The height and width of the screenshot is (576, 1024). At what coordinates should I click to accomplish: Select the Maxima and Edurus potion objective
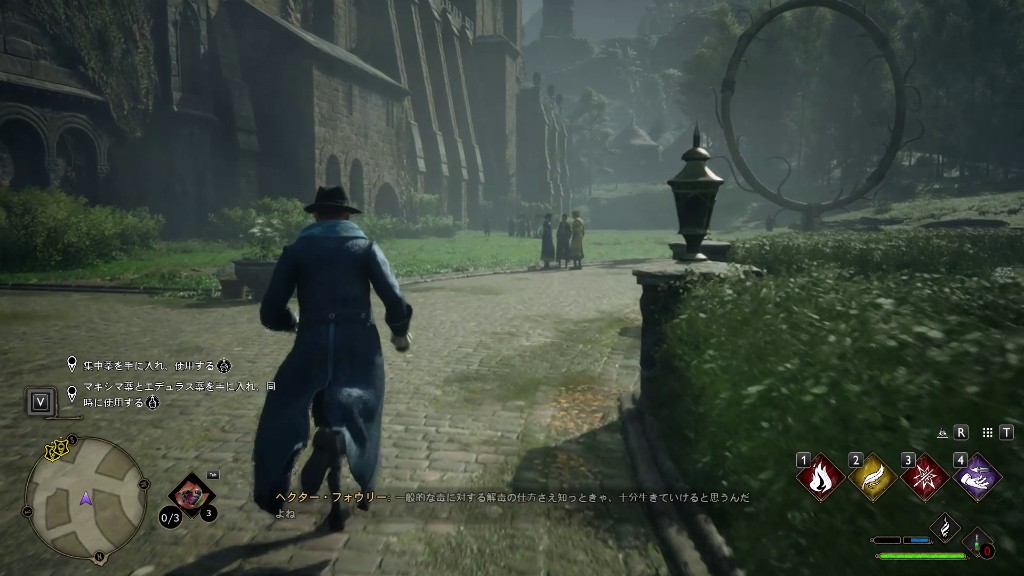pyautogui.click(x=170, y=393)
